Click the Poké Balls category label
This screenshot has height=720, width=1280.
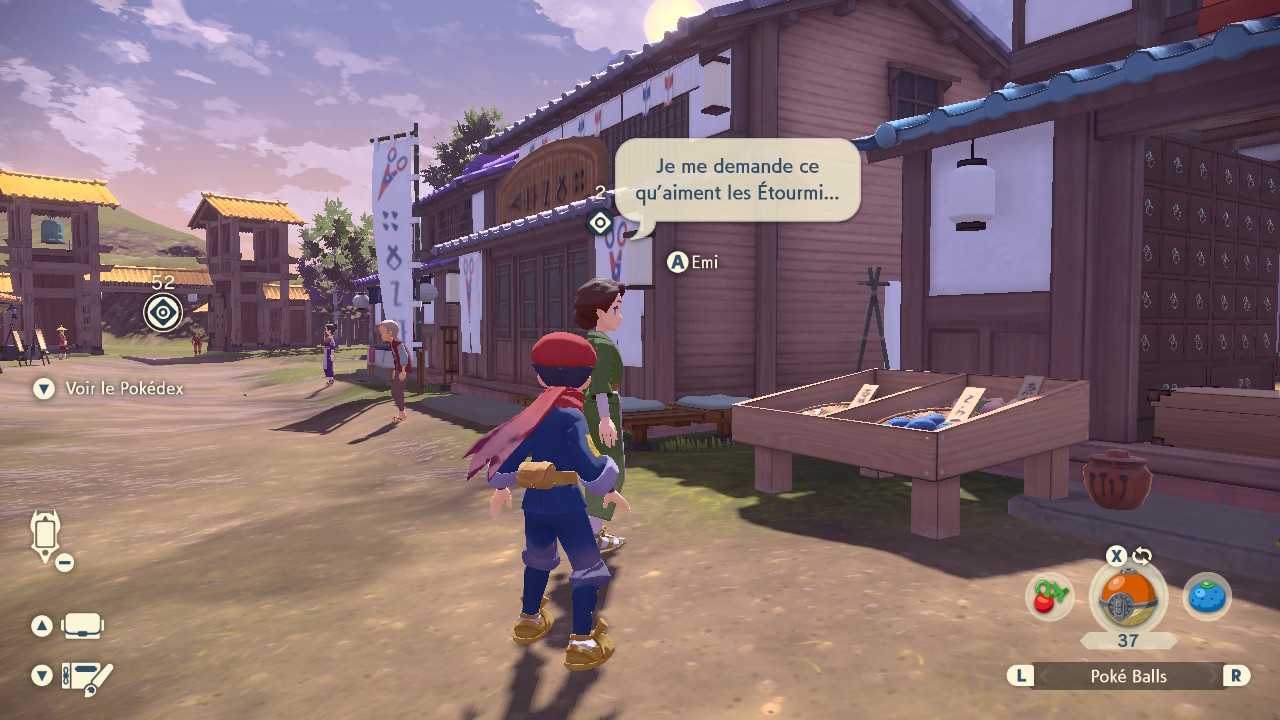pyautogui.click(x=1128, y=676)
